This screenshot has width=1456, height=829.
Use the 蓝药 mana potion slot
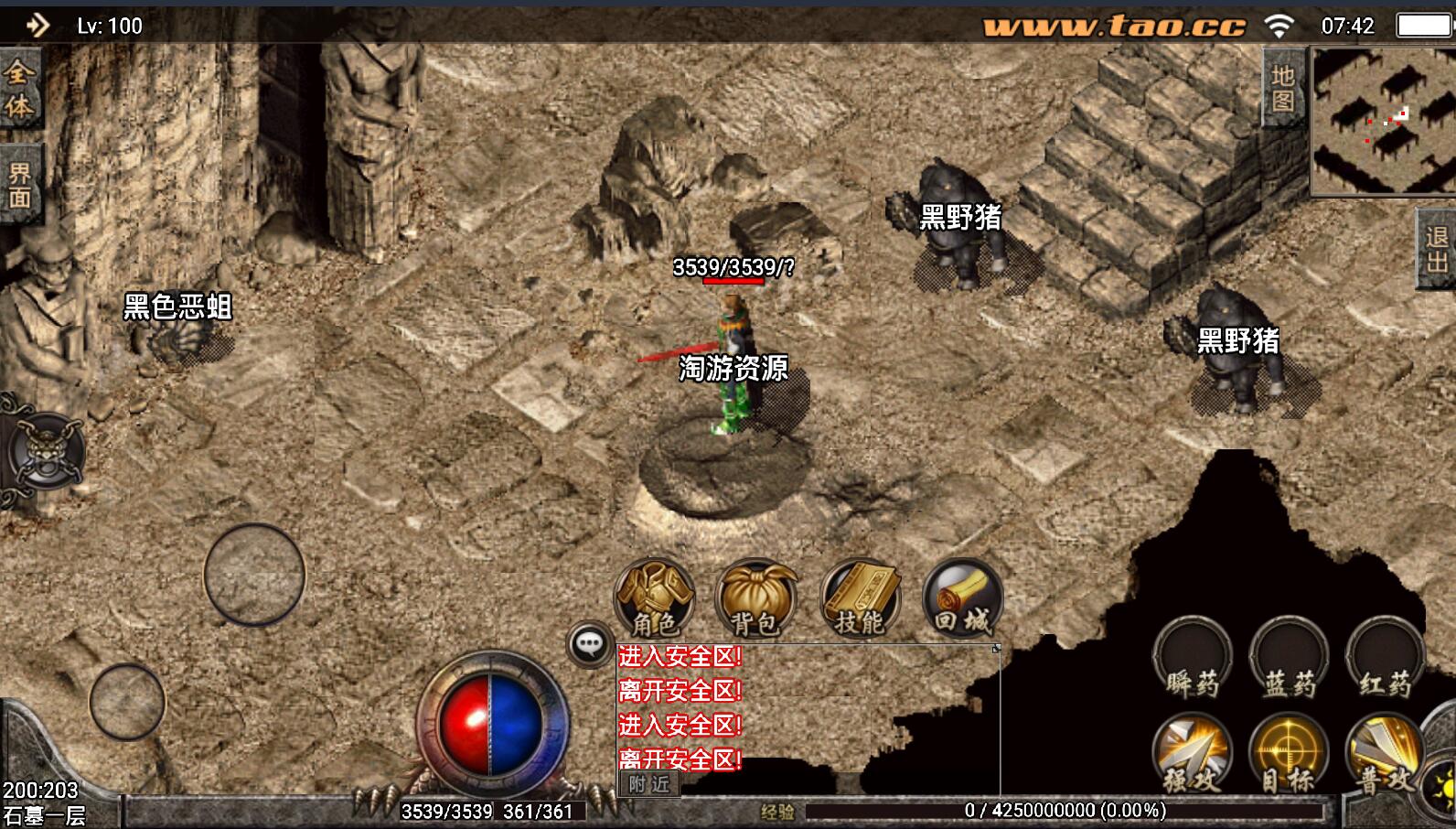click(x=1290, y=659)
